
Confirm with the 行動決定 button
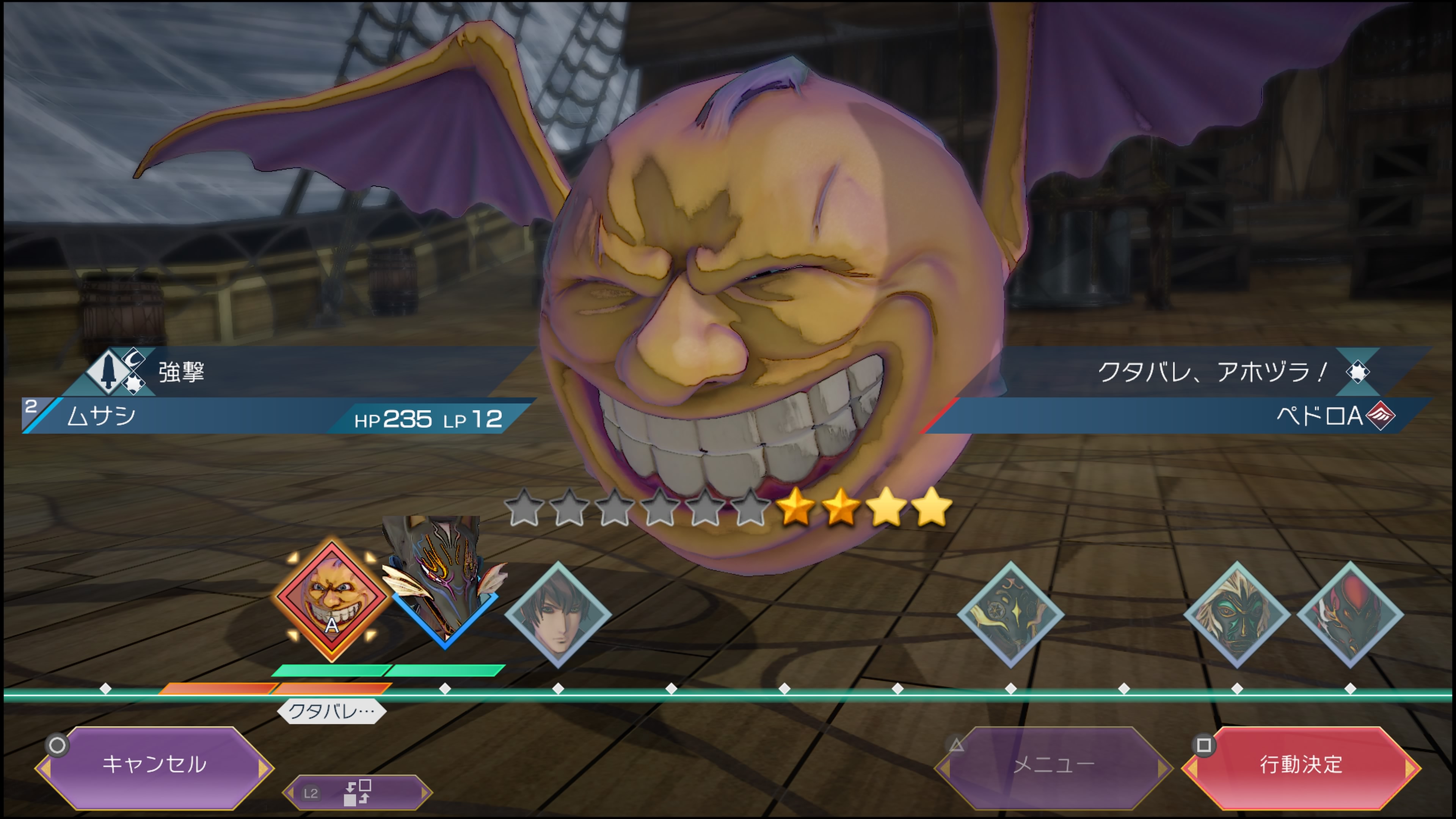point(1301,765)
